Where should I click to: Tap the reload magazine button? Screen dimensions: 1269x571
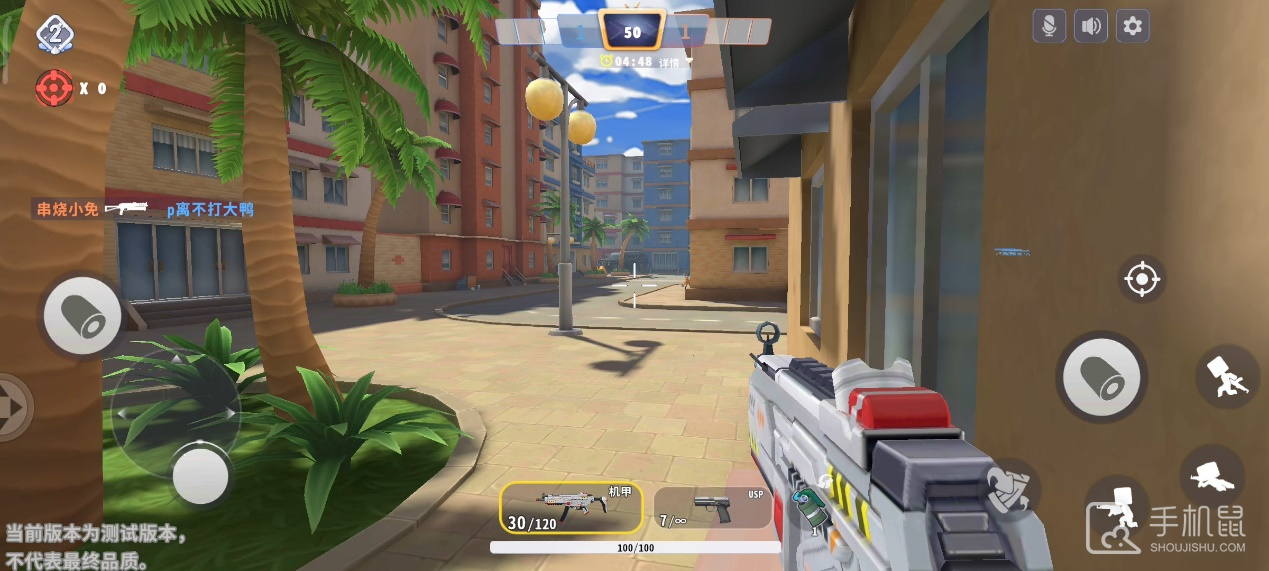(x=1011, y=488)
